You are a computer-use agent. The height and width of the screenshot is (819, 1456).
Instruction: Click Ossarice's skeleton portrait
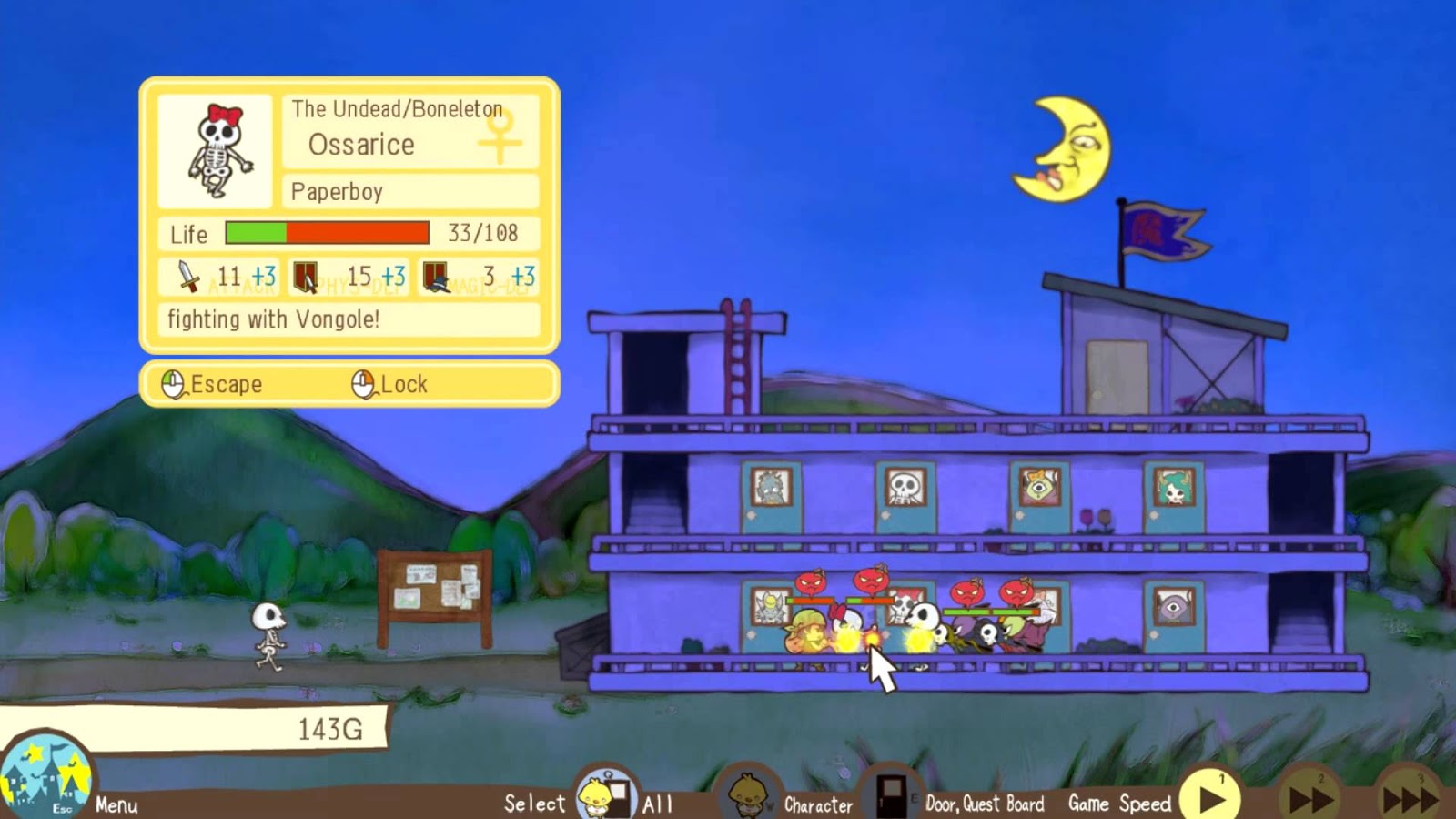pos(216,151)
